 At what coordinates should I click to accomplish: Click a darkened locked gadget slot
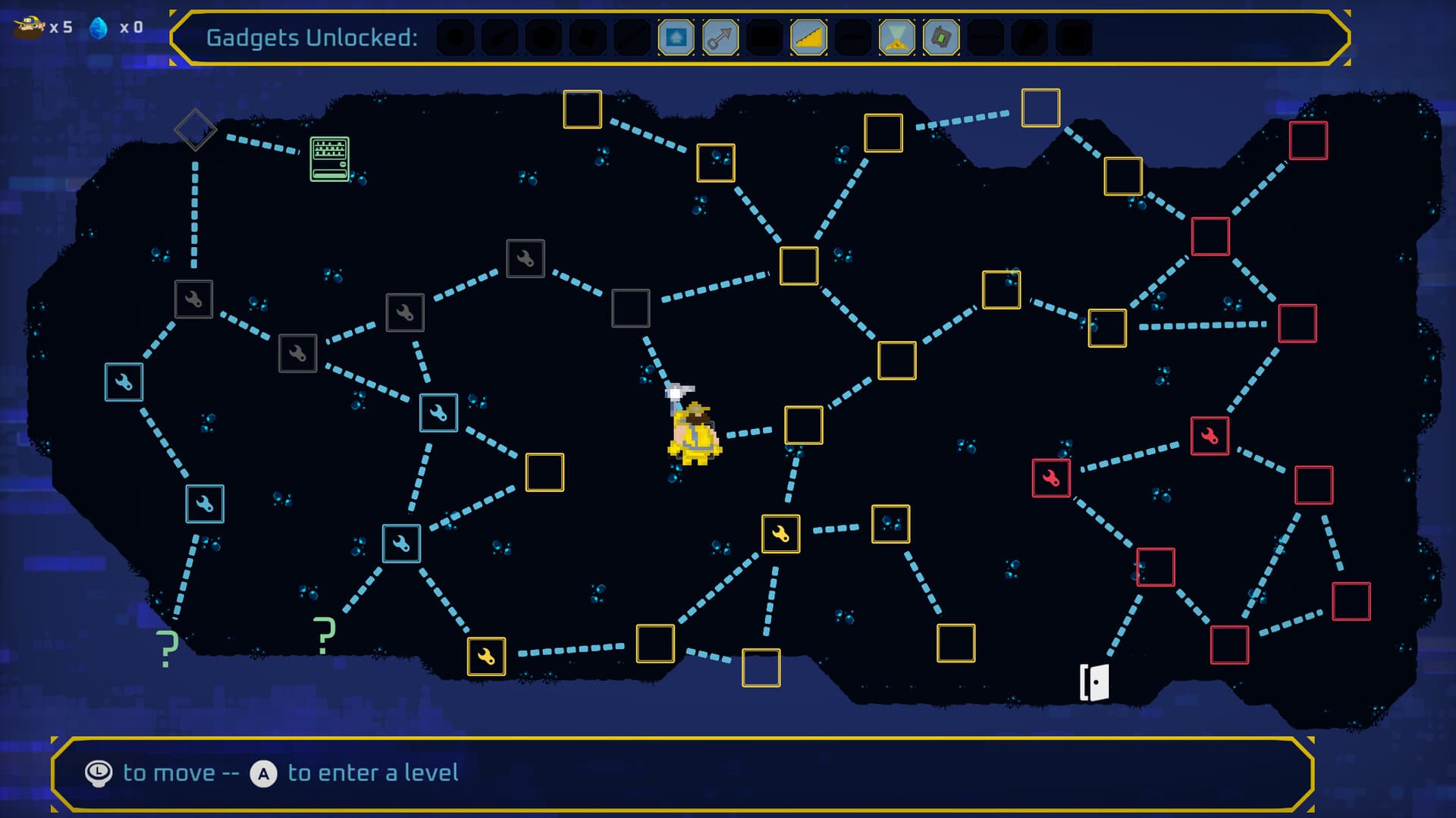(455, 36)
